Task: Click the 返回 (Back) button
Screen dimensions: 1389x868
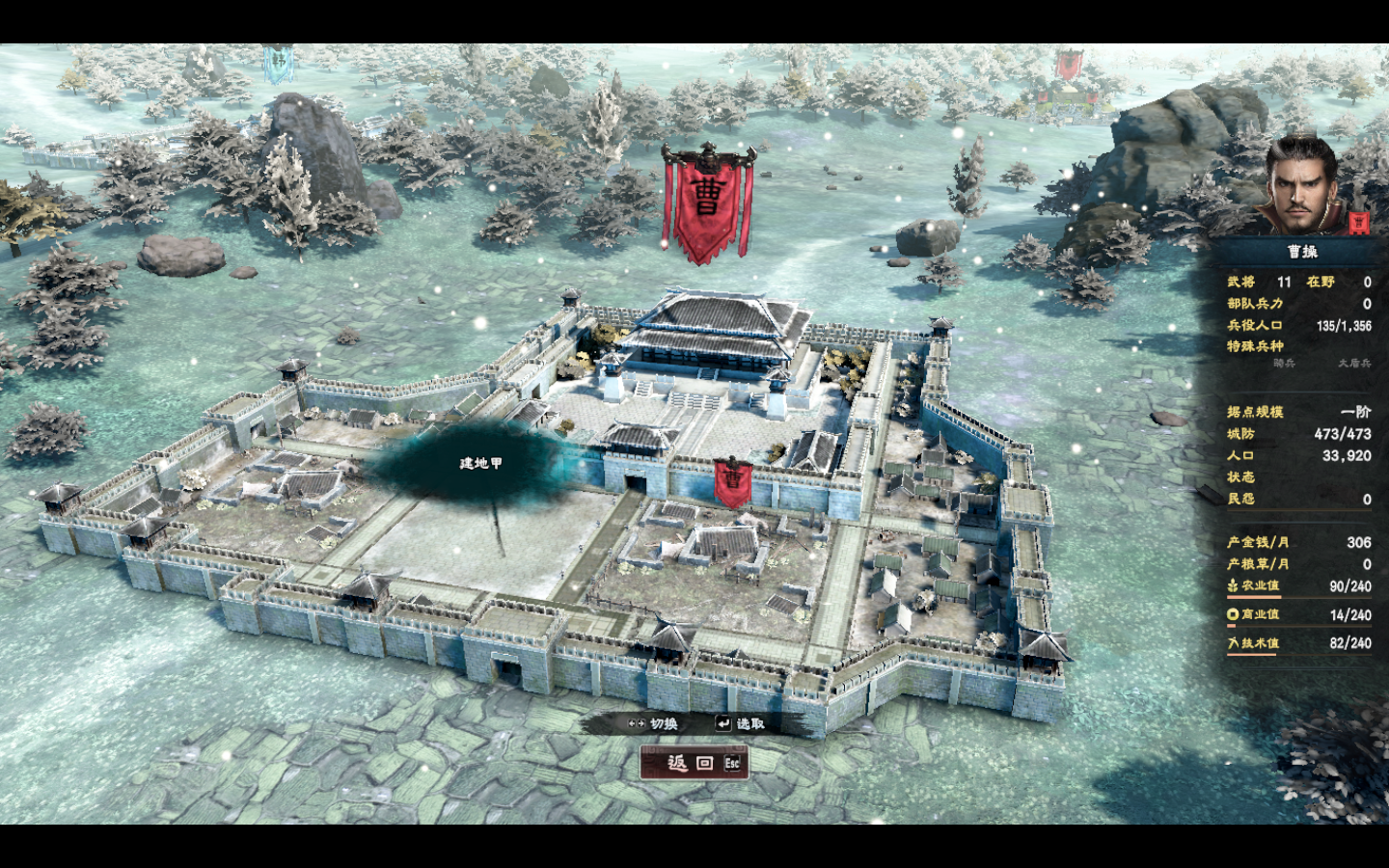Action: (x=694, y=763)
